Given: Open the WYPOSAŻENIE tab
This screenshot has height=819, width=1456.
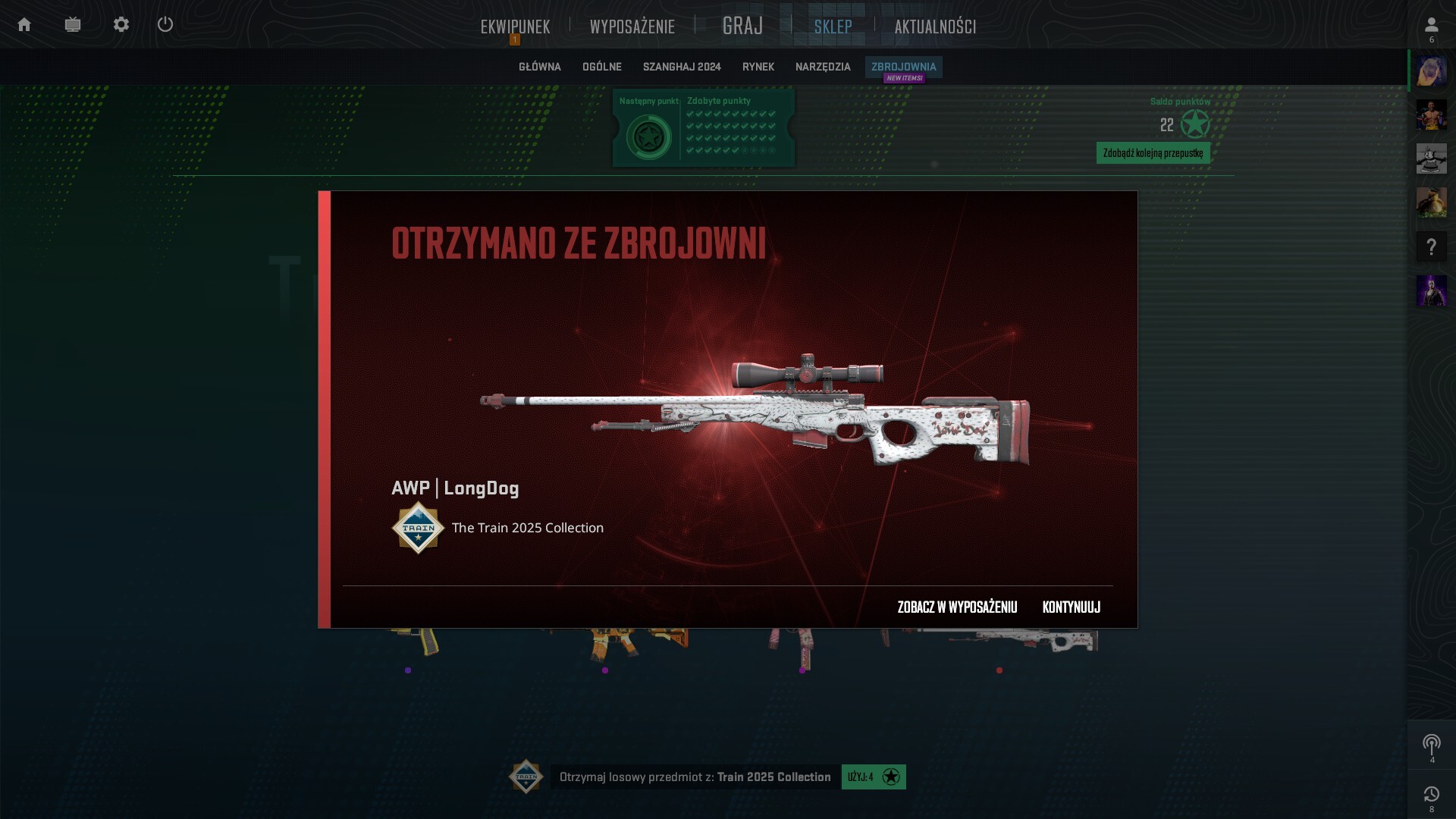Looking at the screenshot, I should pyautogui.click(x=632, y=27).
